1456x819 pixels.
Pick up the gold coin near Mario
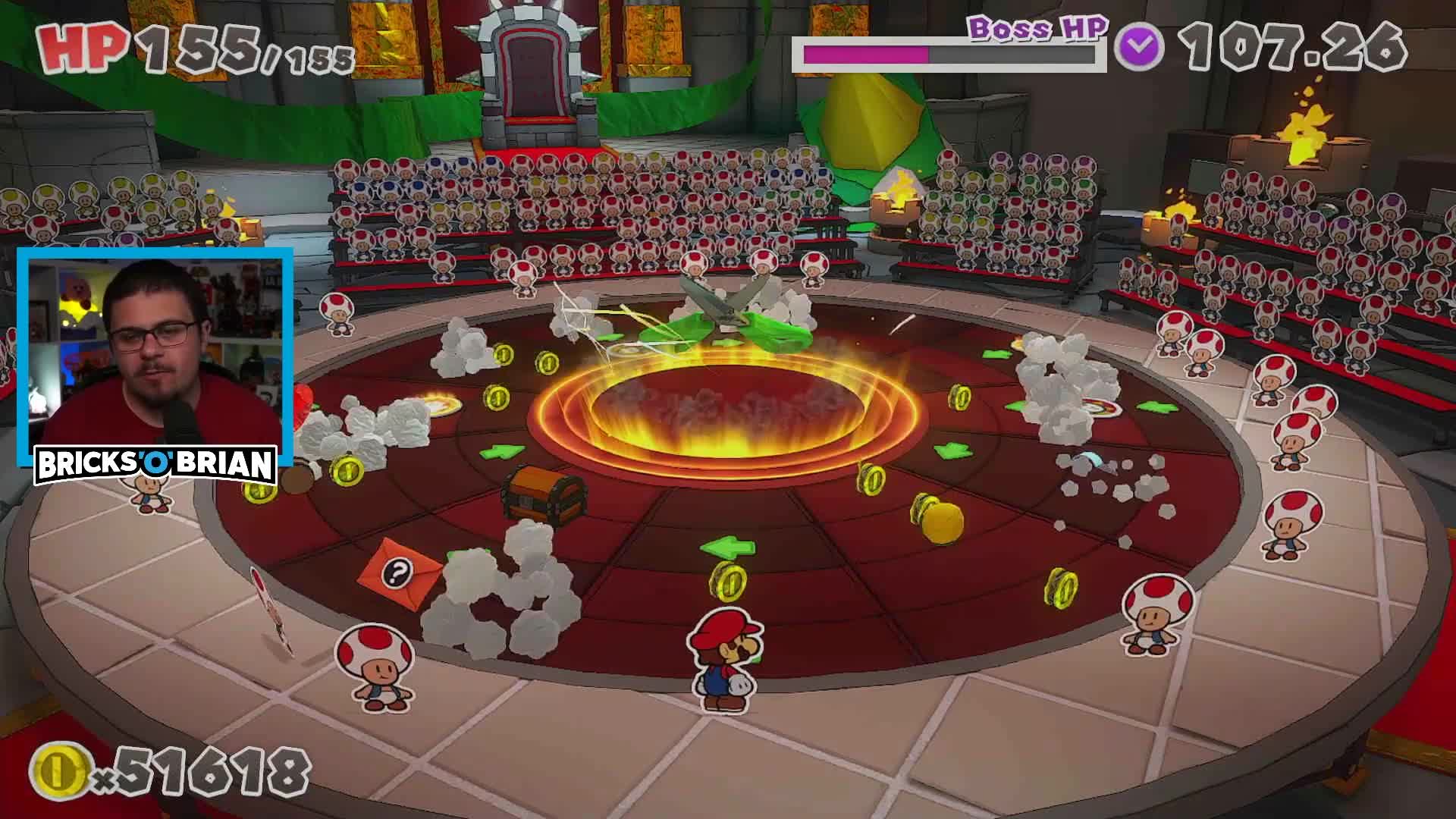(x=730, y=584)
